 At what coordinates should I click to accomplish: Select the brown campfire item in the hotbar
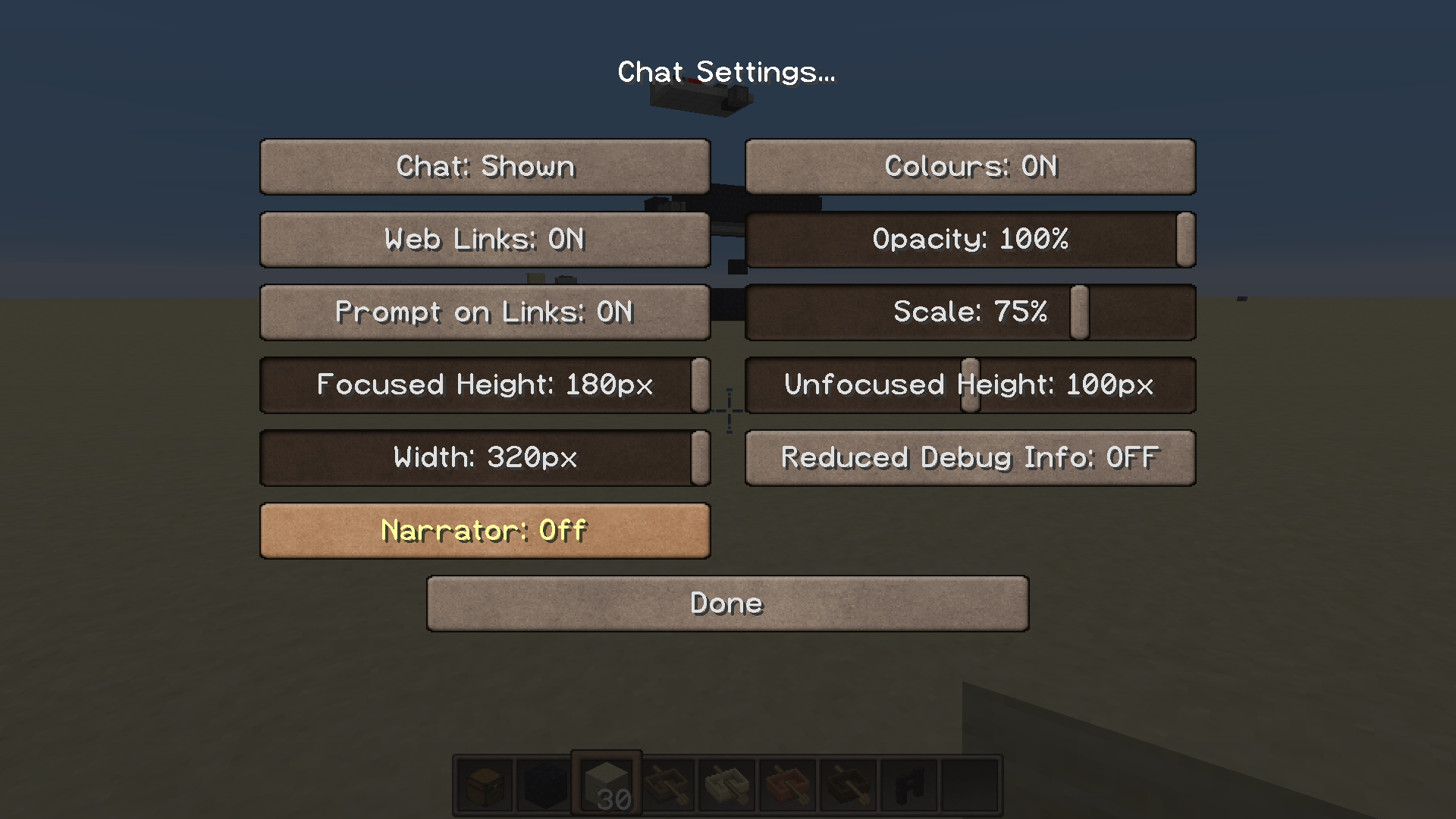pos(848,785)
